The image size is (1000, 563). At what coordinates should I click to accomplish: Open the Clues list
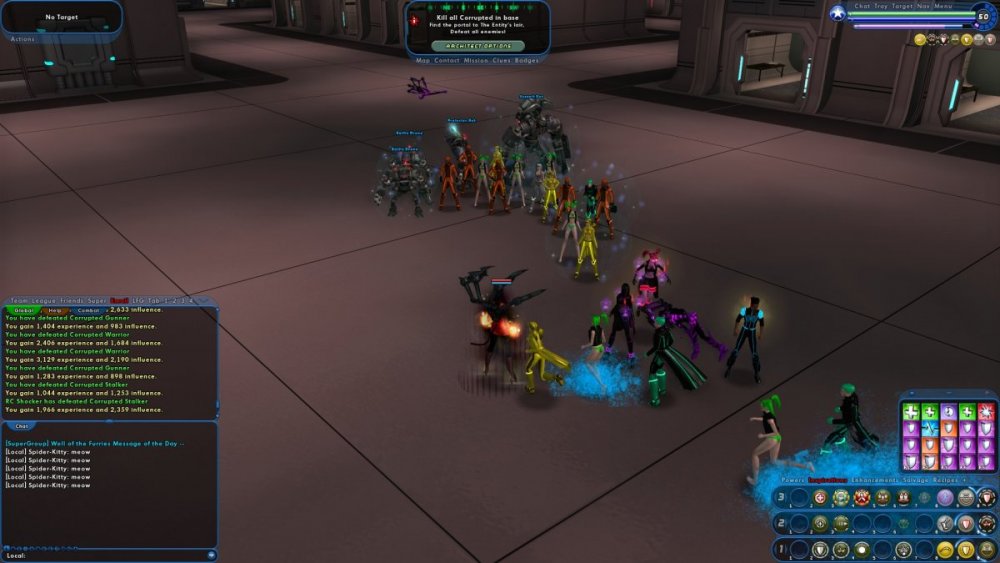click(502, 60)
